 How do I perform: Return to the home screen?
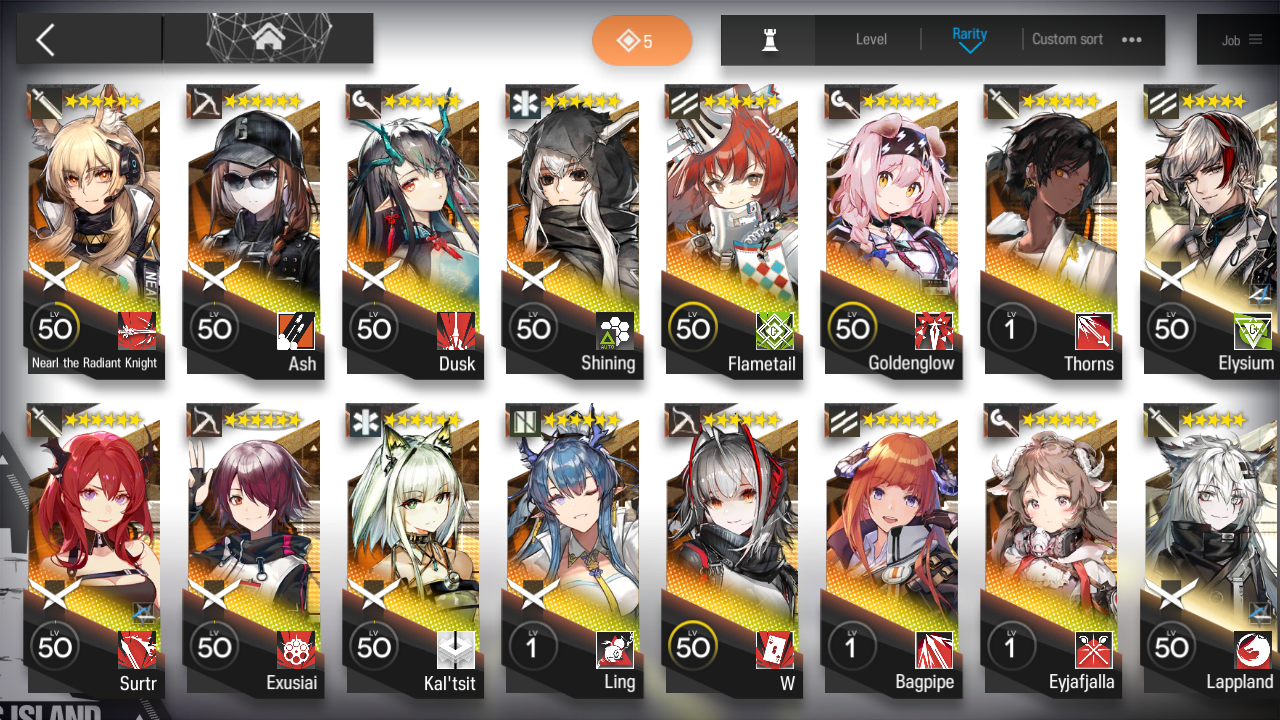(267, 39)
